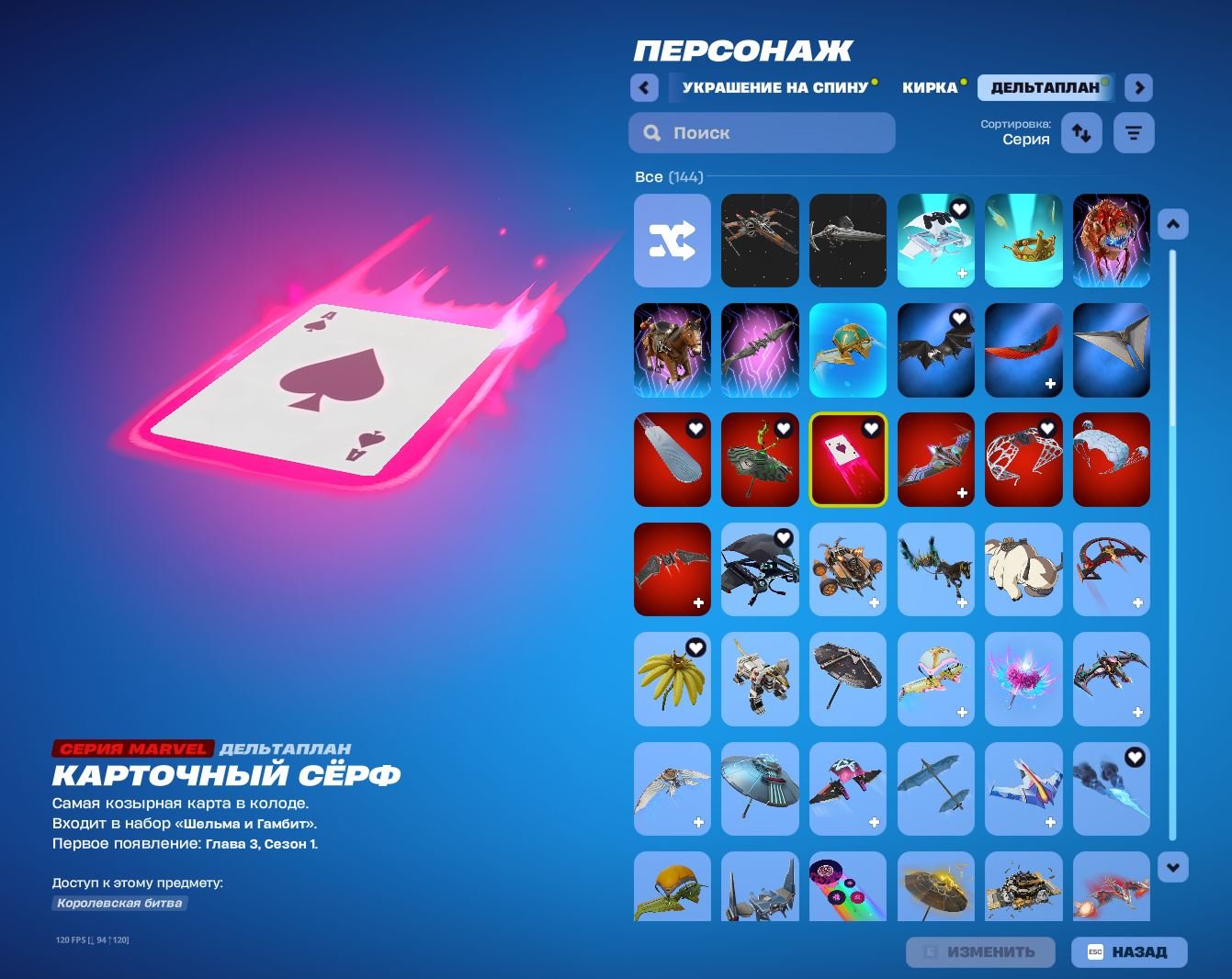Switch to the УКРАШЕНИЕ НА СПИНУ tab
This screenshot has width=1232, height=979.
[x=776, y=87]
